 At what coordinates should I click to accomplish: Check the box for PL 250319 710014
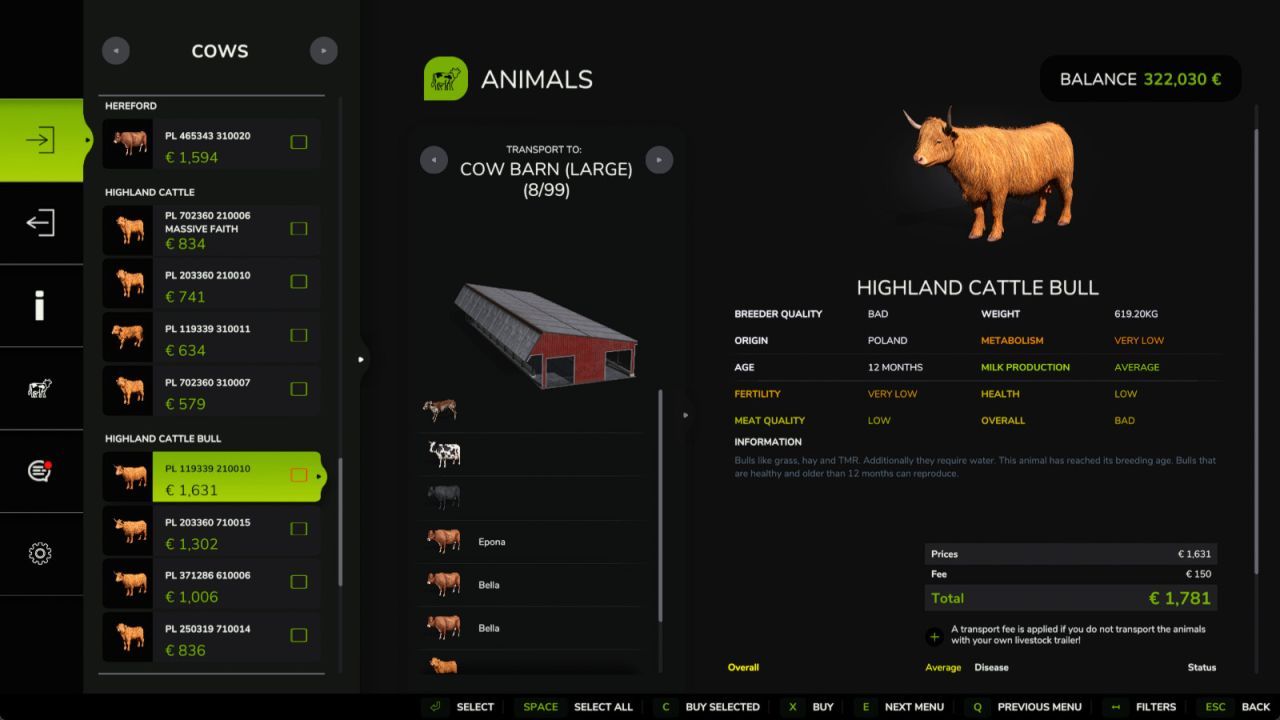coord(298,635)
